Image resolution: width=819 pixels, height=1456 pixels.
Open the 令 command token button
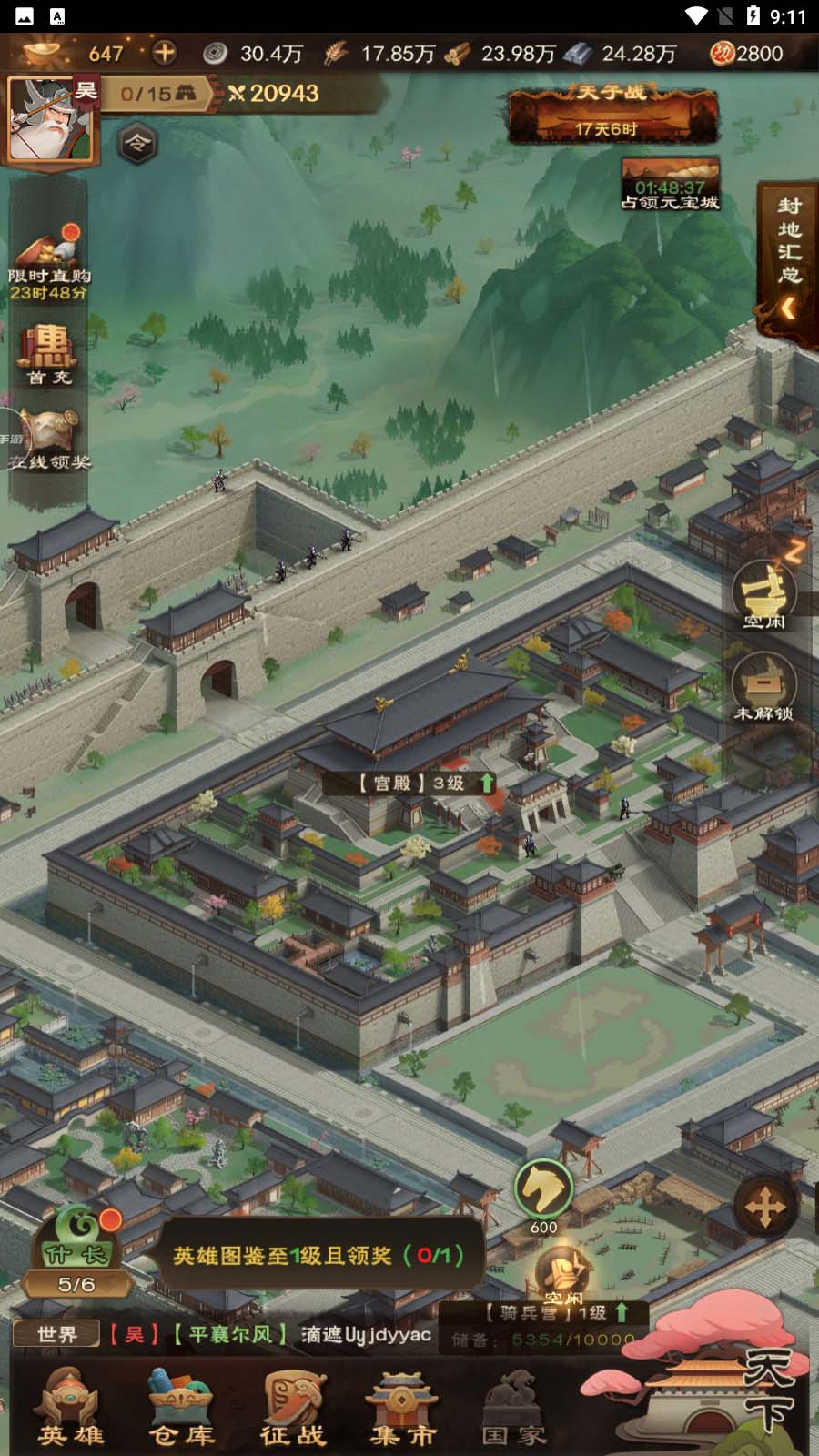pos(136,143)
